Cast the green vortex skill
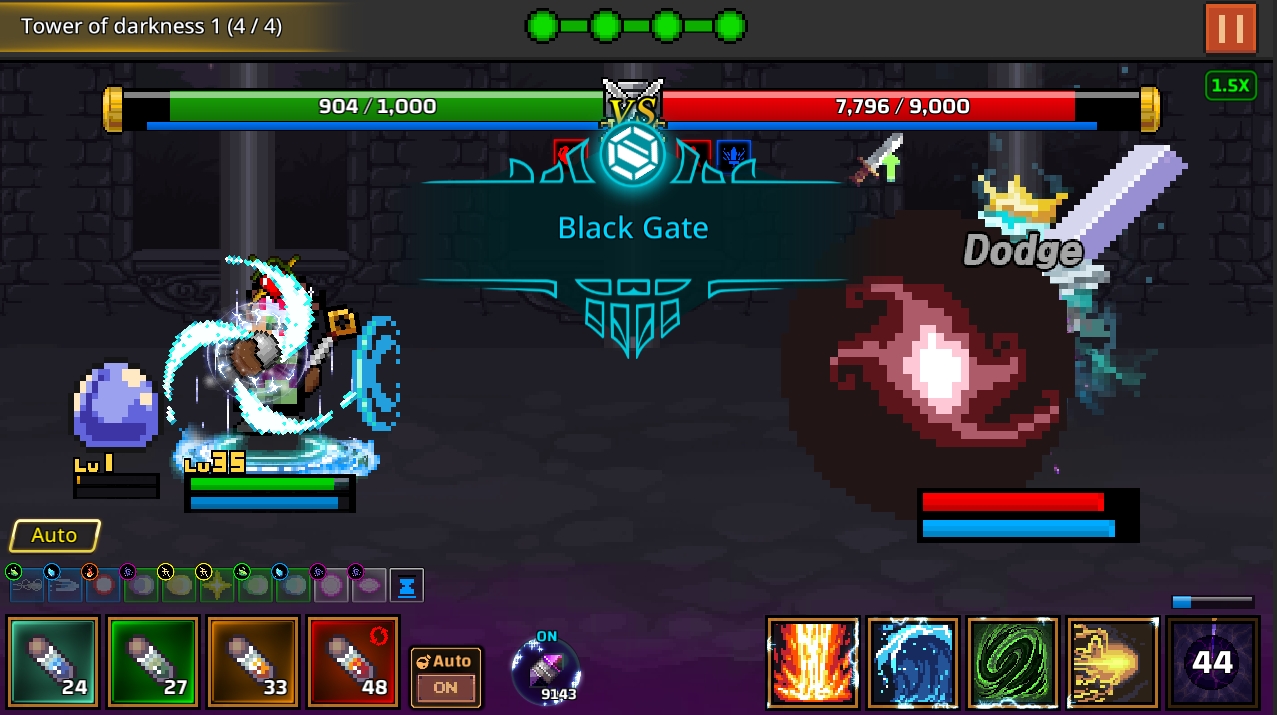 (x=1012, y=662)
